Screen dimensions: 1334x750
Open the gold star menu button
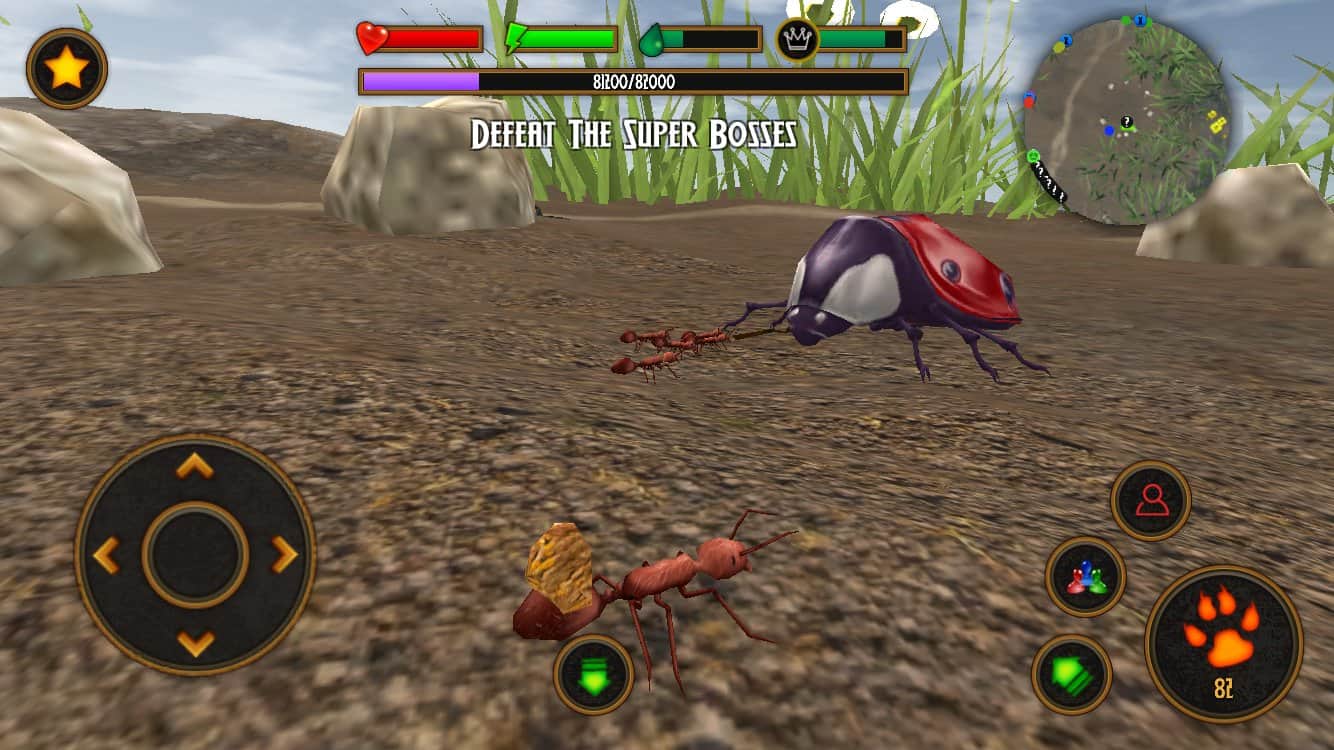click(x=67, y=68)
